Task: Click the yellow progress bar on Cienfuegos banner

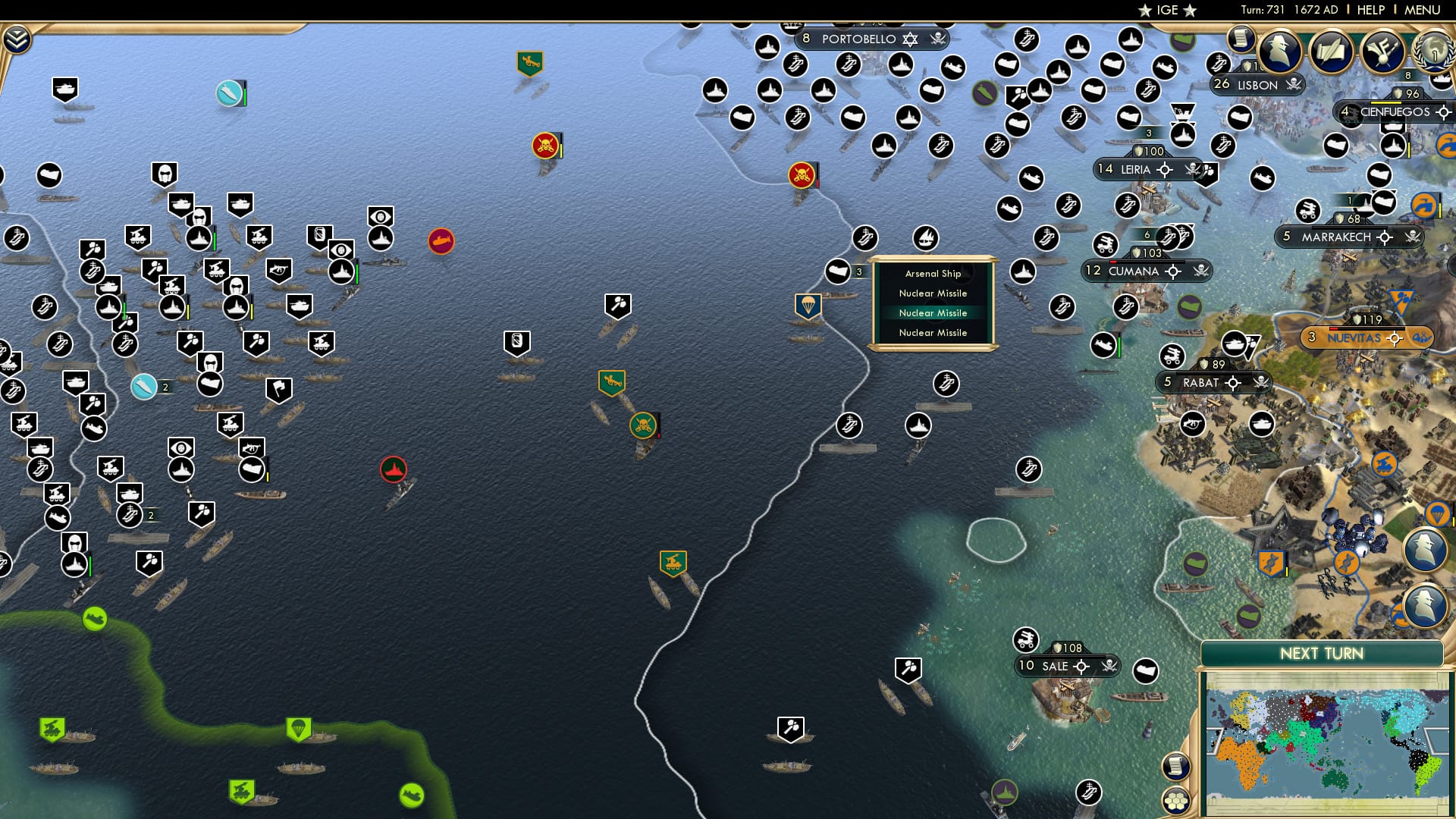Action: point(1386,101)
